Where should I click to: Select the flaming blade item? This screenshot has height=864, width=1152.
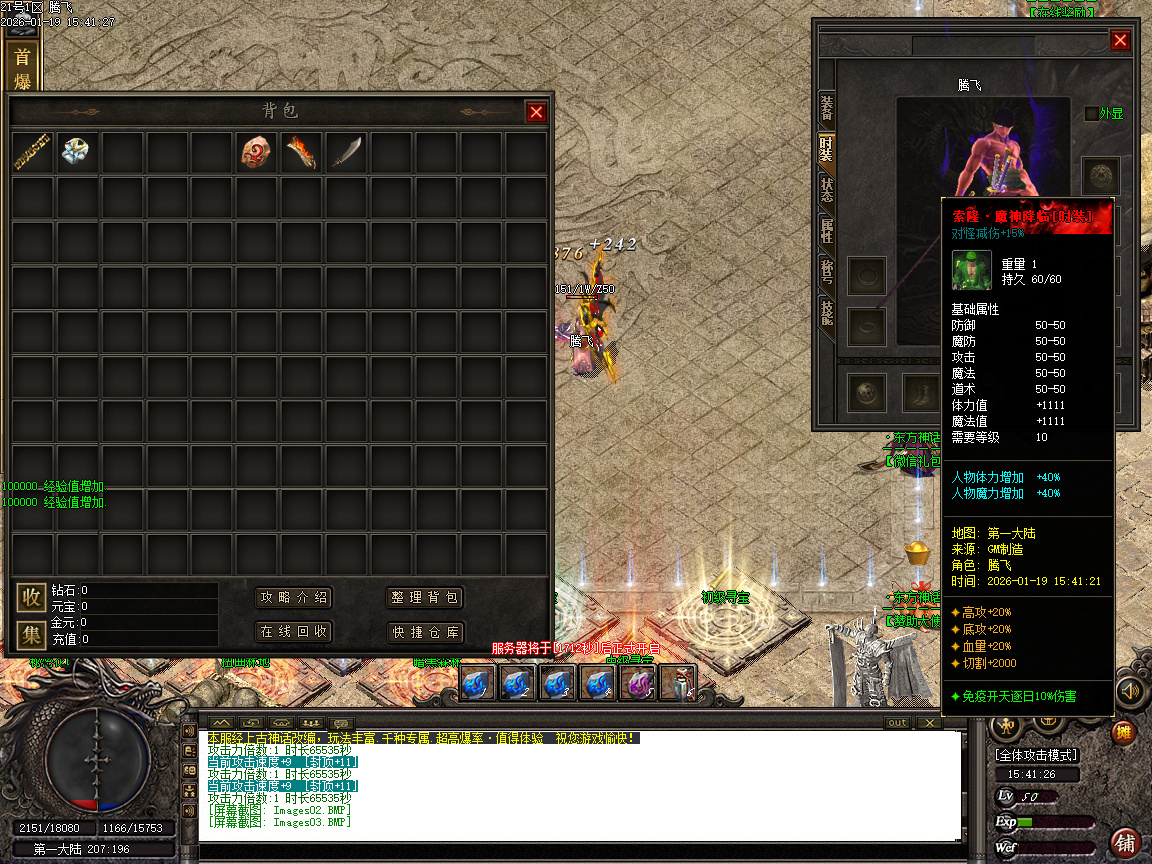coord(302,152)
